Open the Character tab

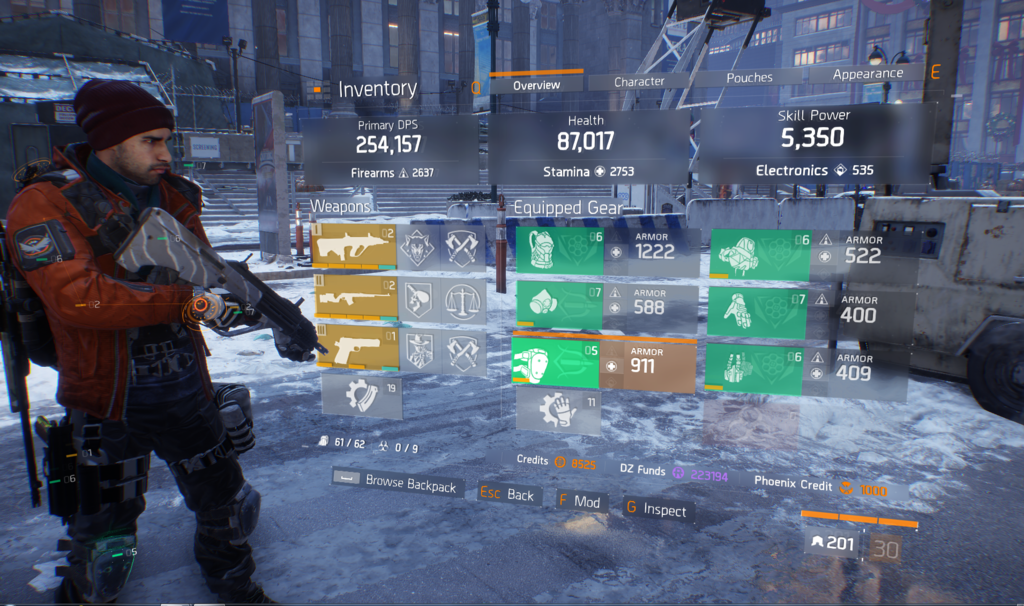[639, 81]
